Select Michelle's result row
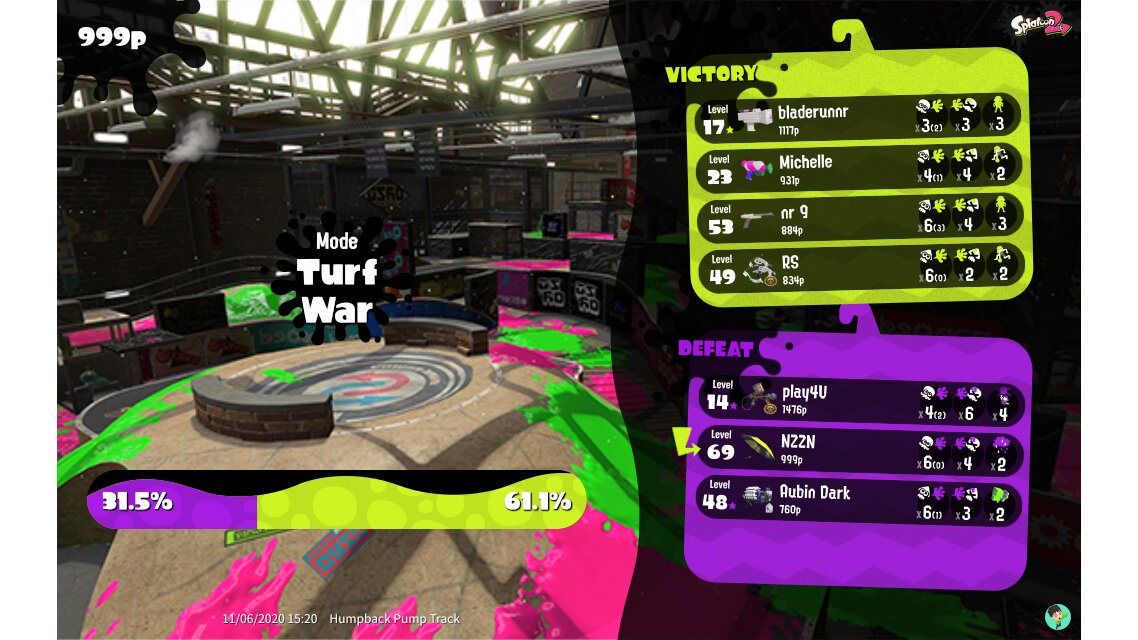Screen dimensions: 1138x640 pos(860,167)
